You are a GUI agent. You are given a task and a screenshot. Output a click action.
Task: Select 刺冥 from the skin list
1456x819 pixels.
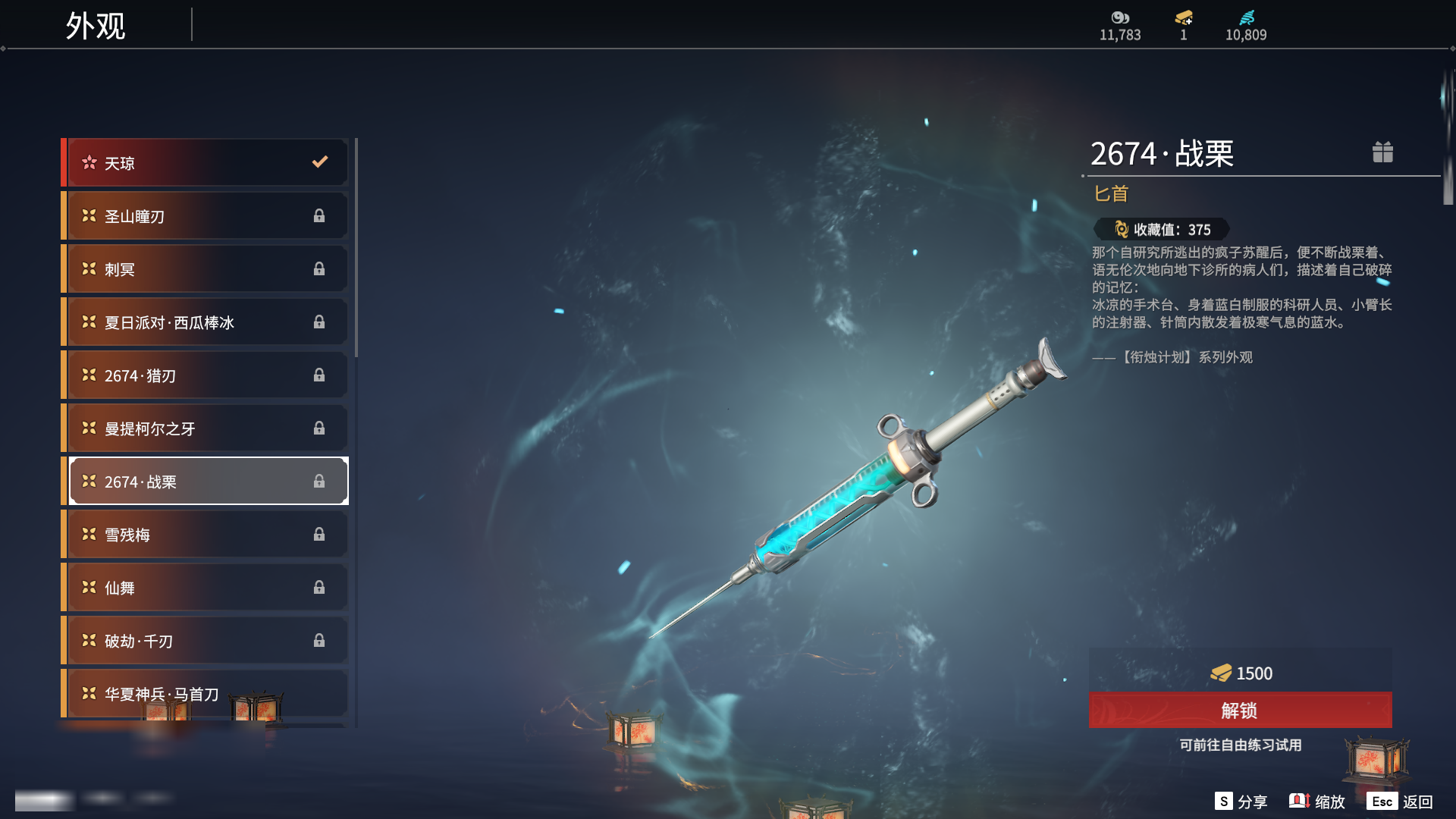click(206, 269)
